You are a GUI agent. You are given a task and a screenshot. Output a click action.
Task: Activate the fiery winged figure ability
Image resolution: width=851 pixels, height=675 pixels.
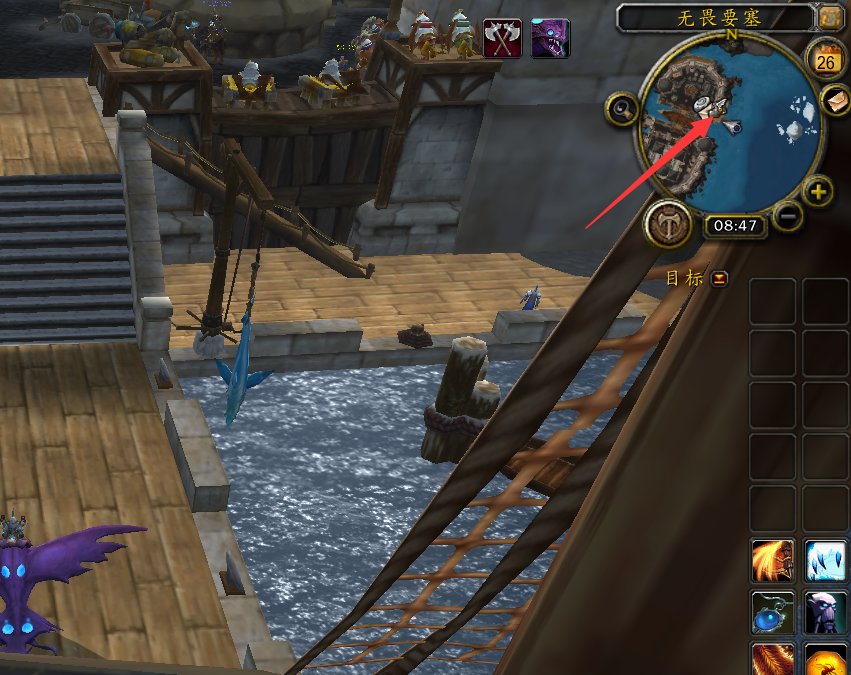(773, 560)
